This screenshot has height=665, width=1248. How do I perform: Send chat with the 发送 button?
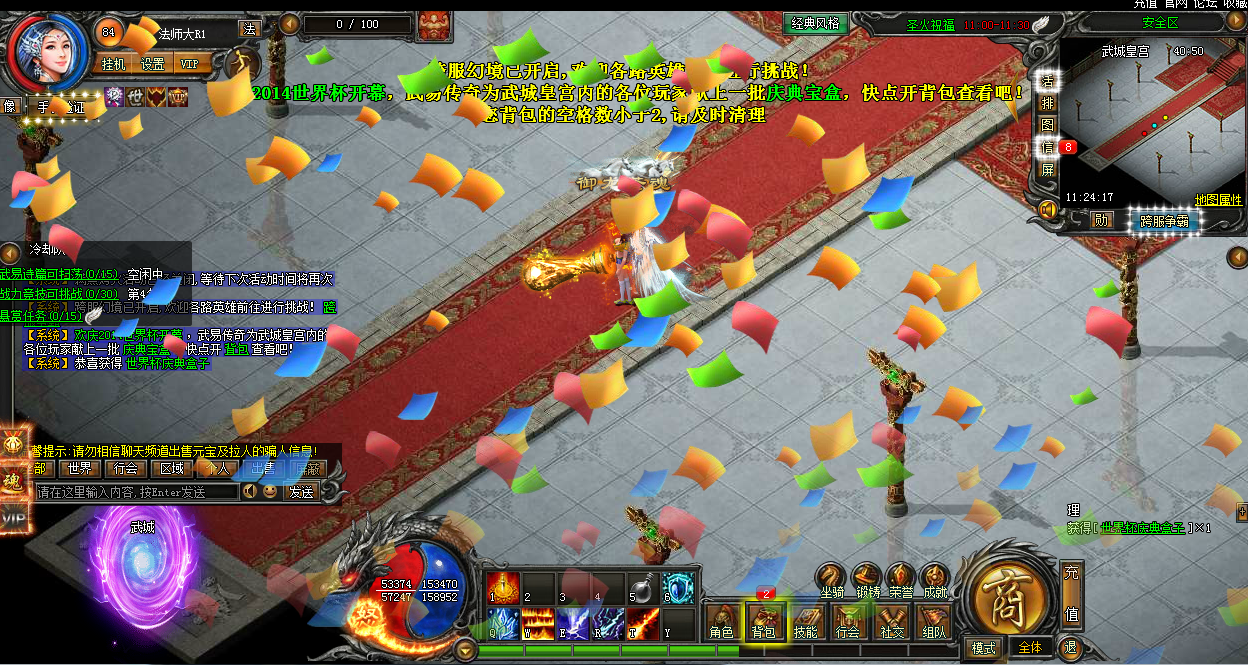pos(301,492)
